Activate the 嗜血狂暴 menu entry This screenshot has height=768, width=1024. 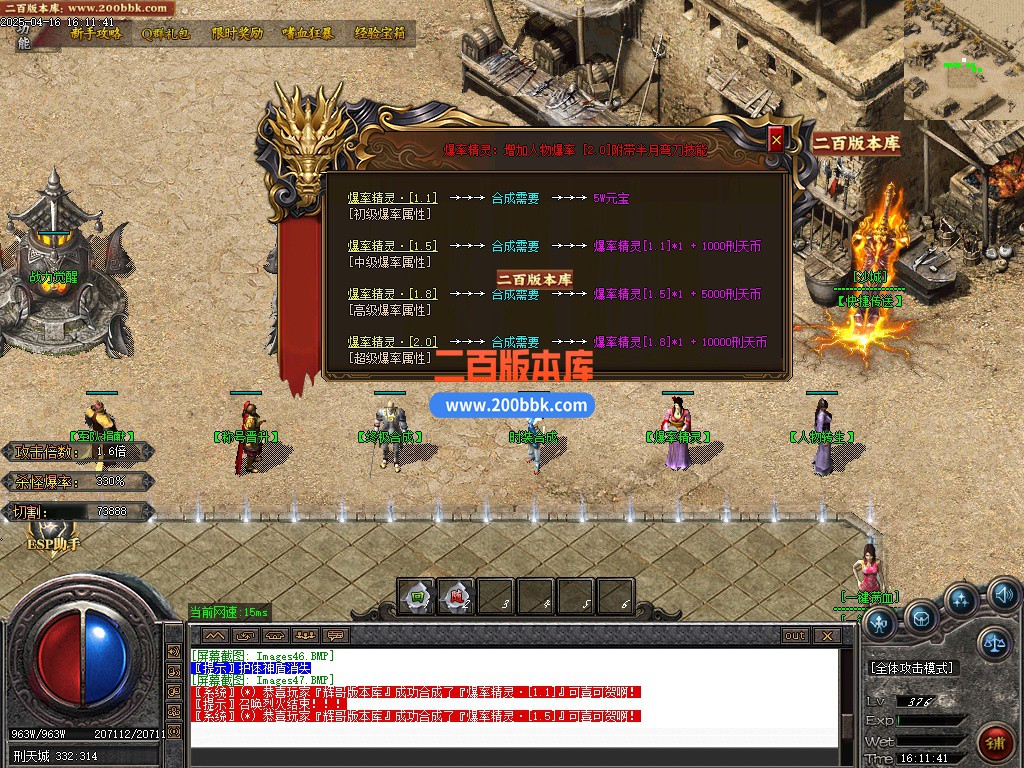tap(308, 33)
